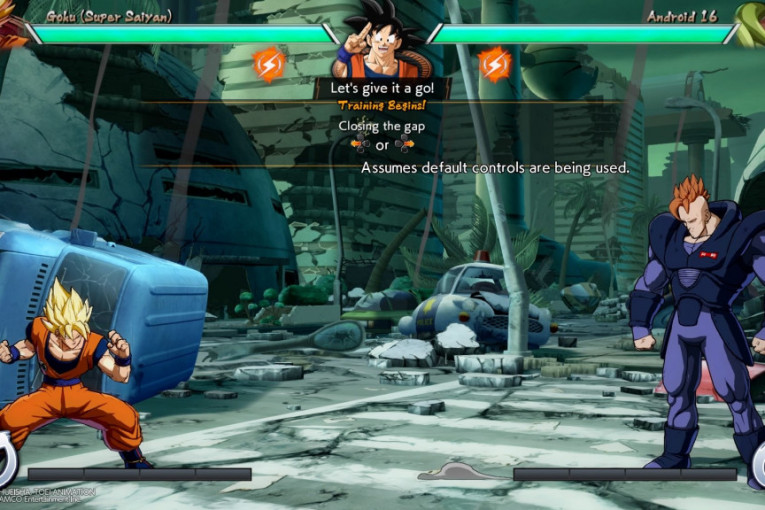This screenshot has height=510, width=765.
Task: Click Goku's Sparking Blast lightning icon
Action: tap(269, 64)
